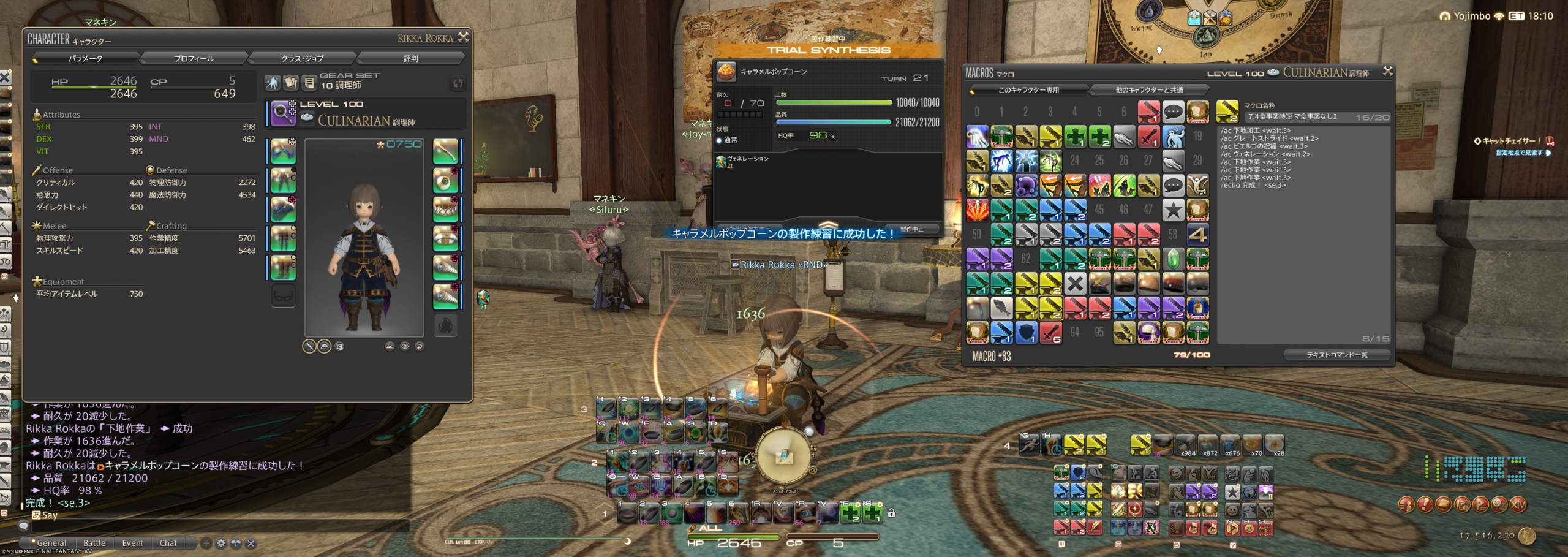Select the Event chat tab

point(132,543)
